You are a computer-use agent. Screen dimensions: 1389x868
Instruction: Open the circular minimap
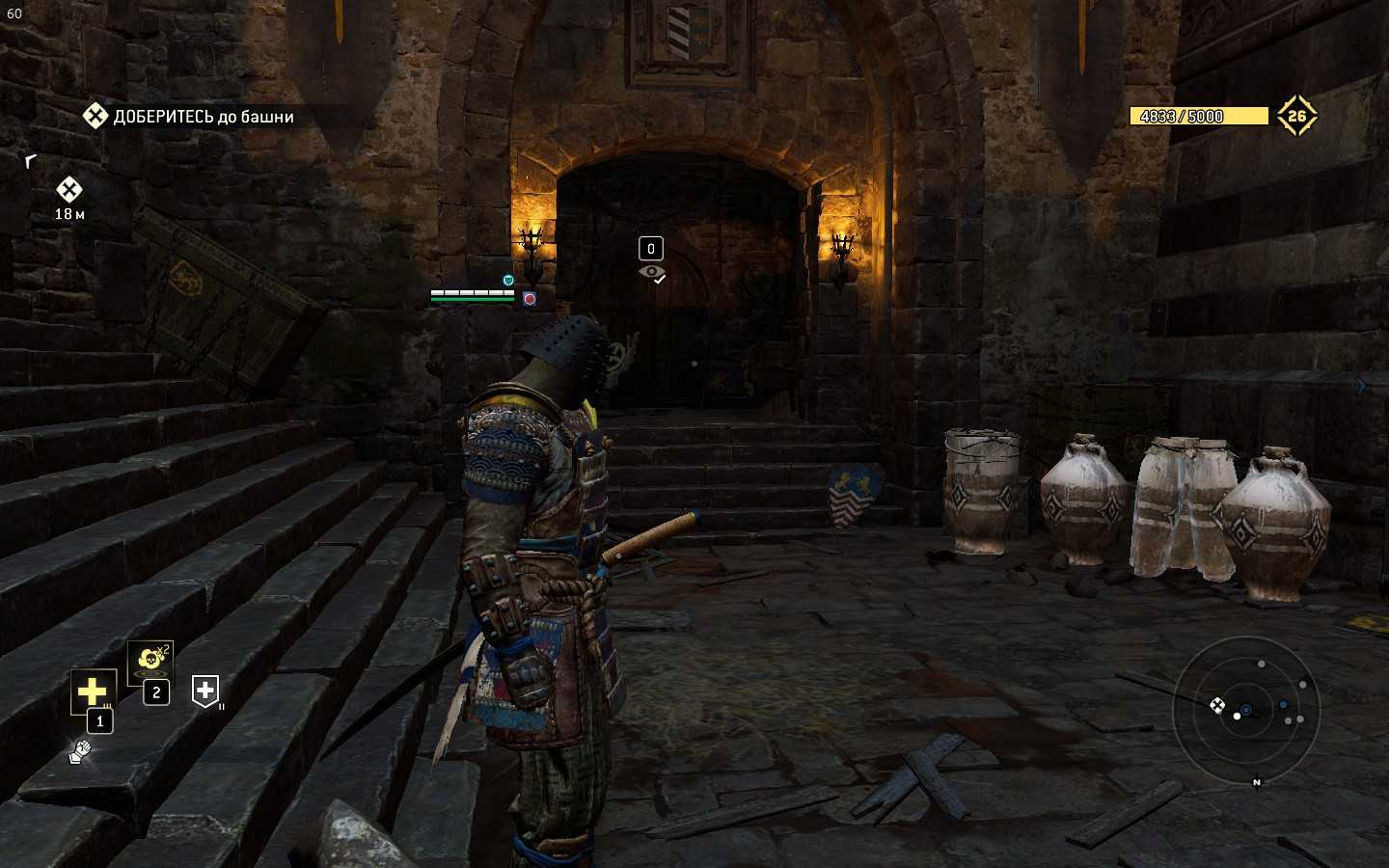tap(1244, 711)
